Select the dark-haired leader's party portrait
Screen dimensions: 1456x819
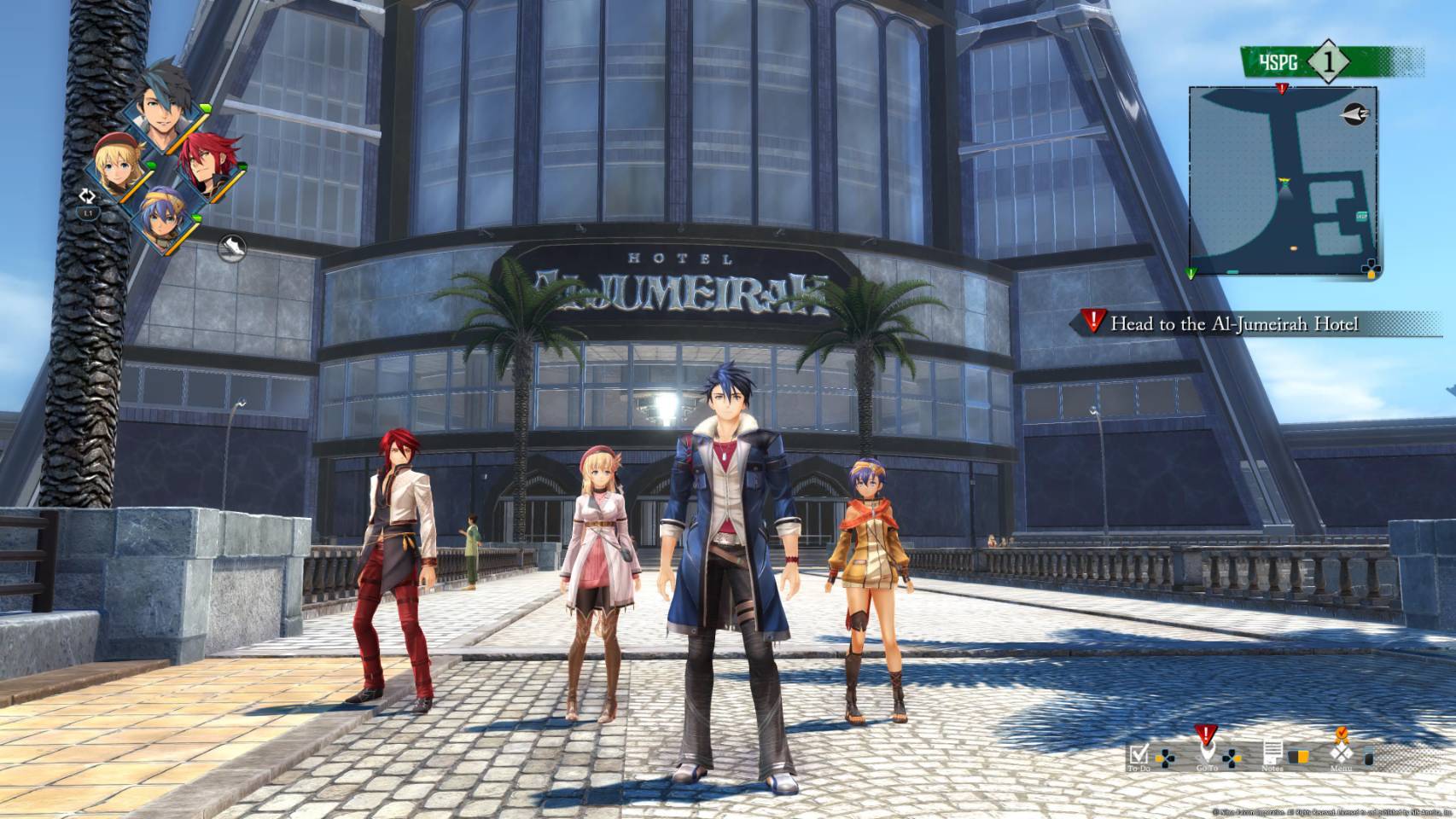click(166, 114)
